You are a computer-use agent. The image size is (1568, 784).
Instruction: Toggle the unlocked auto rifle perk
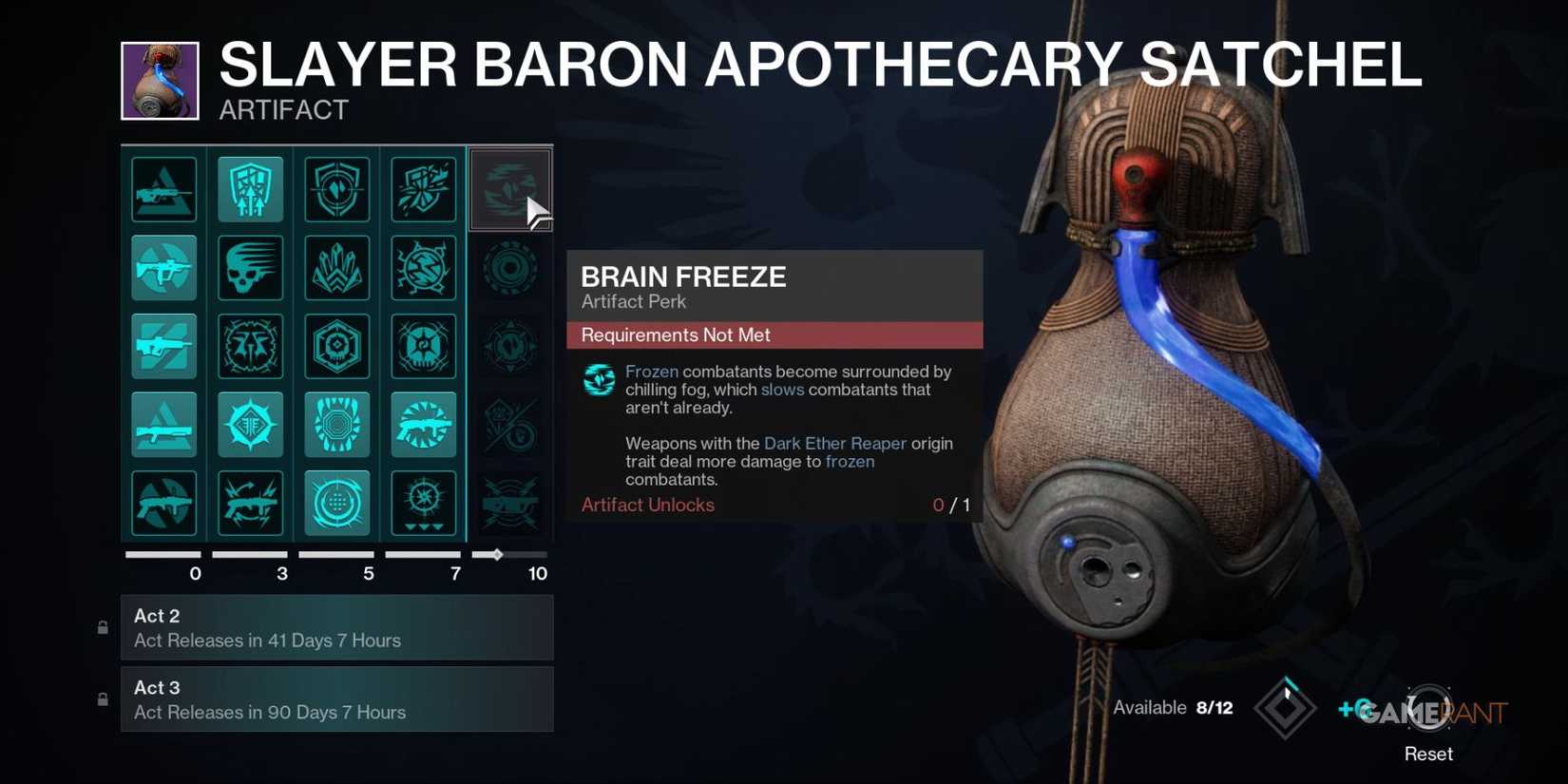point(423,425)
